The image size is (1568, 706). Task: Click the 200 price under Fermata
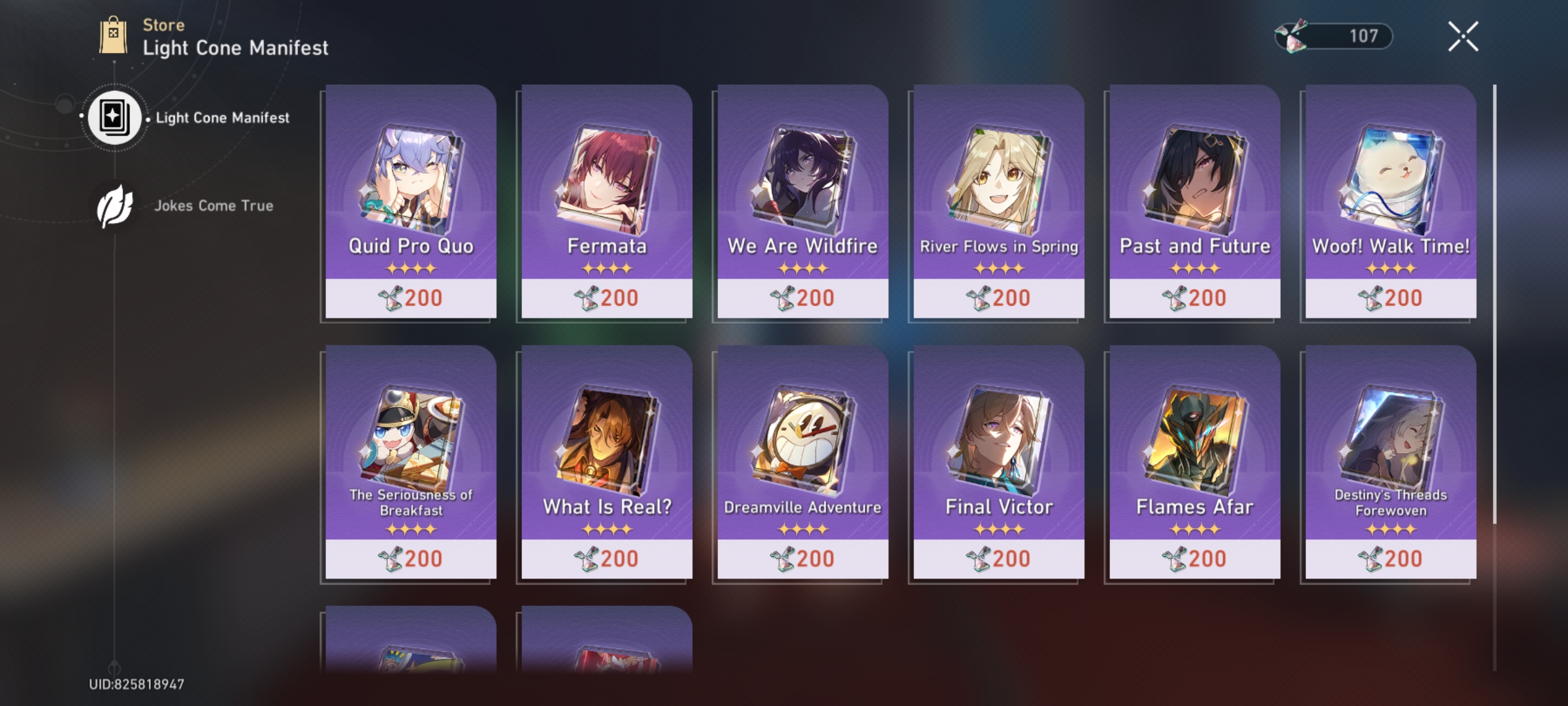[x=617, y=297]
